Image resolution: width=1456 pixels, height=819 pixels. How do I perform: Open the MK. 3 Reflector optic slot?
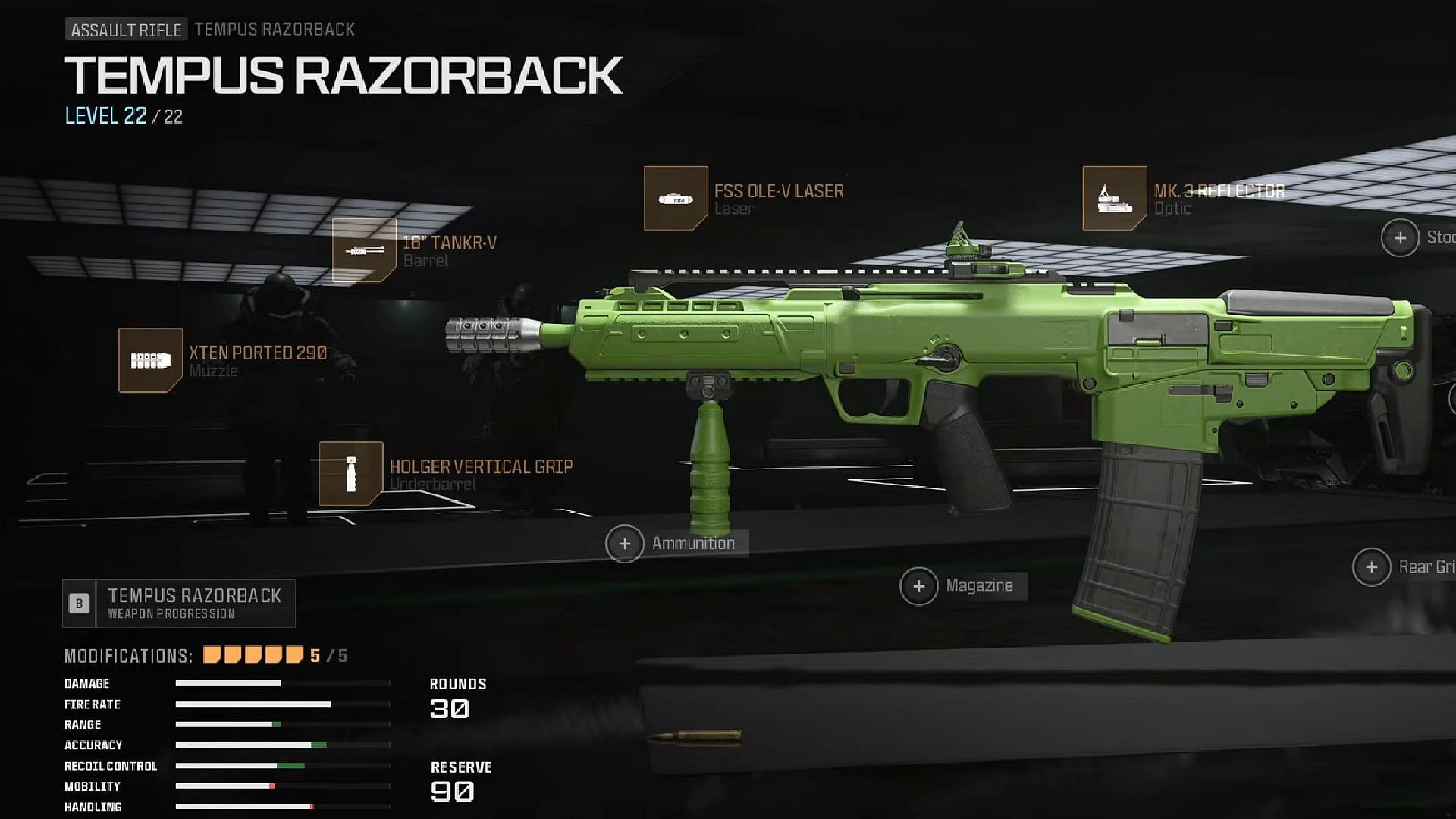point(1114,199)
